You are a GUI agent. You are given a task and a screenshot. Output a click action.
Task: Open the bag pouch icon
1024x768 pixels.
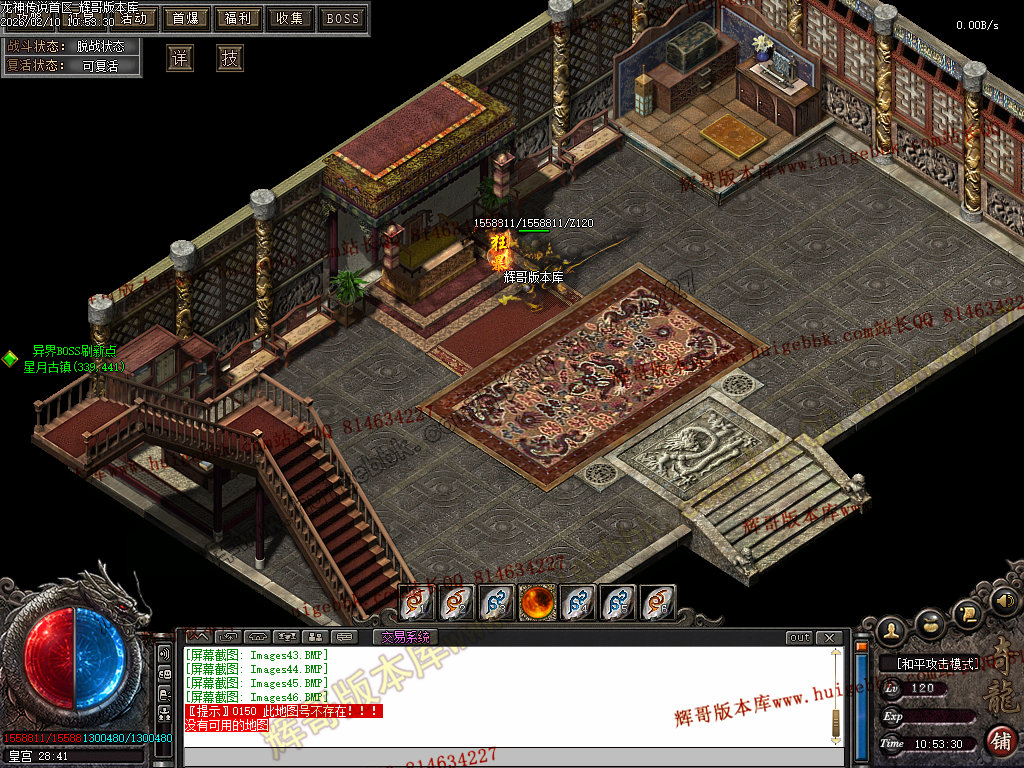pyautogui.click(x=929, y=620)
